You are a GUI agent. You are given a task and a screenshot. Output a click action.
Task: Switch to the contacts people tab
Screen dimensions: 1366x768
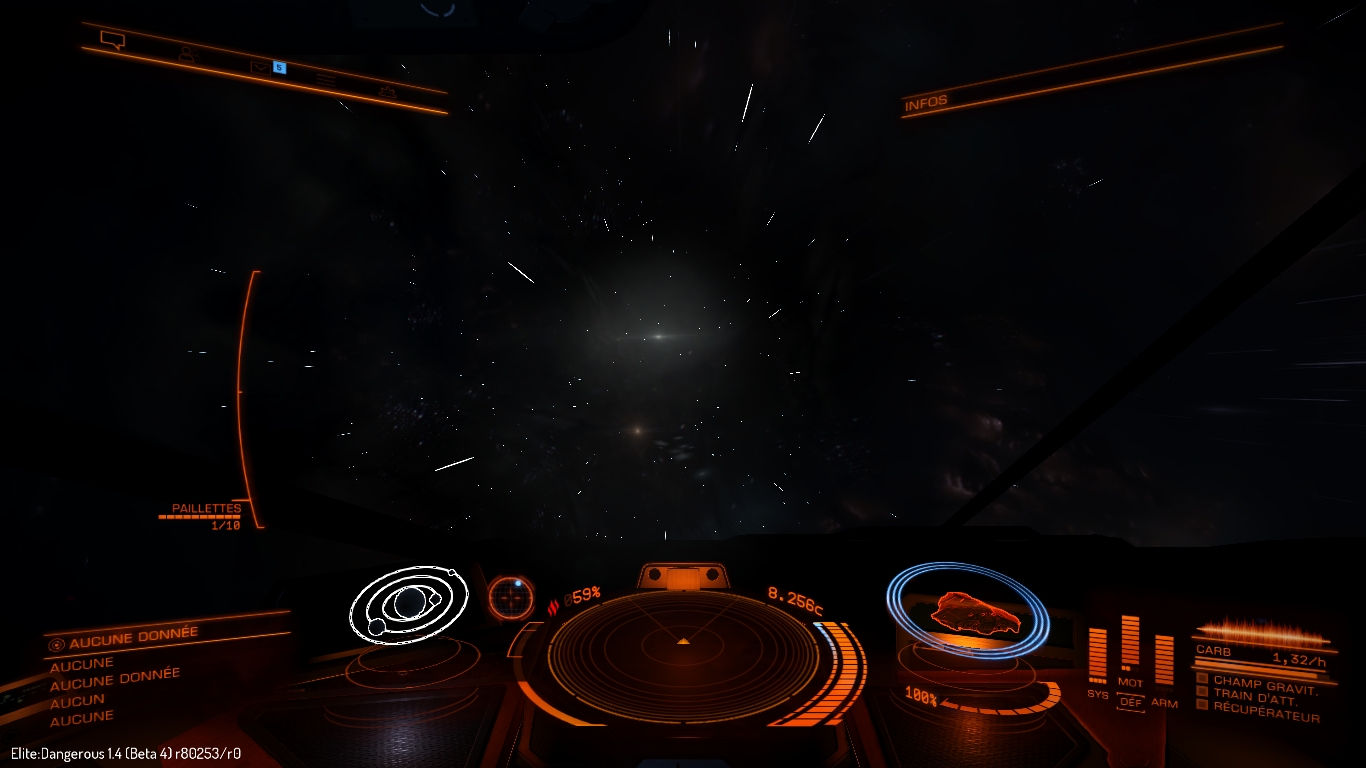(x=186, y=54)
